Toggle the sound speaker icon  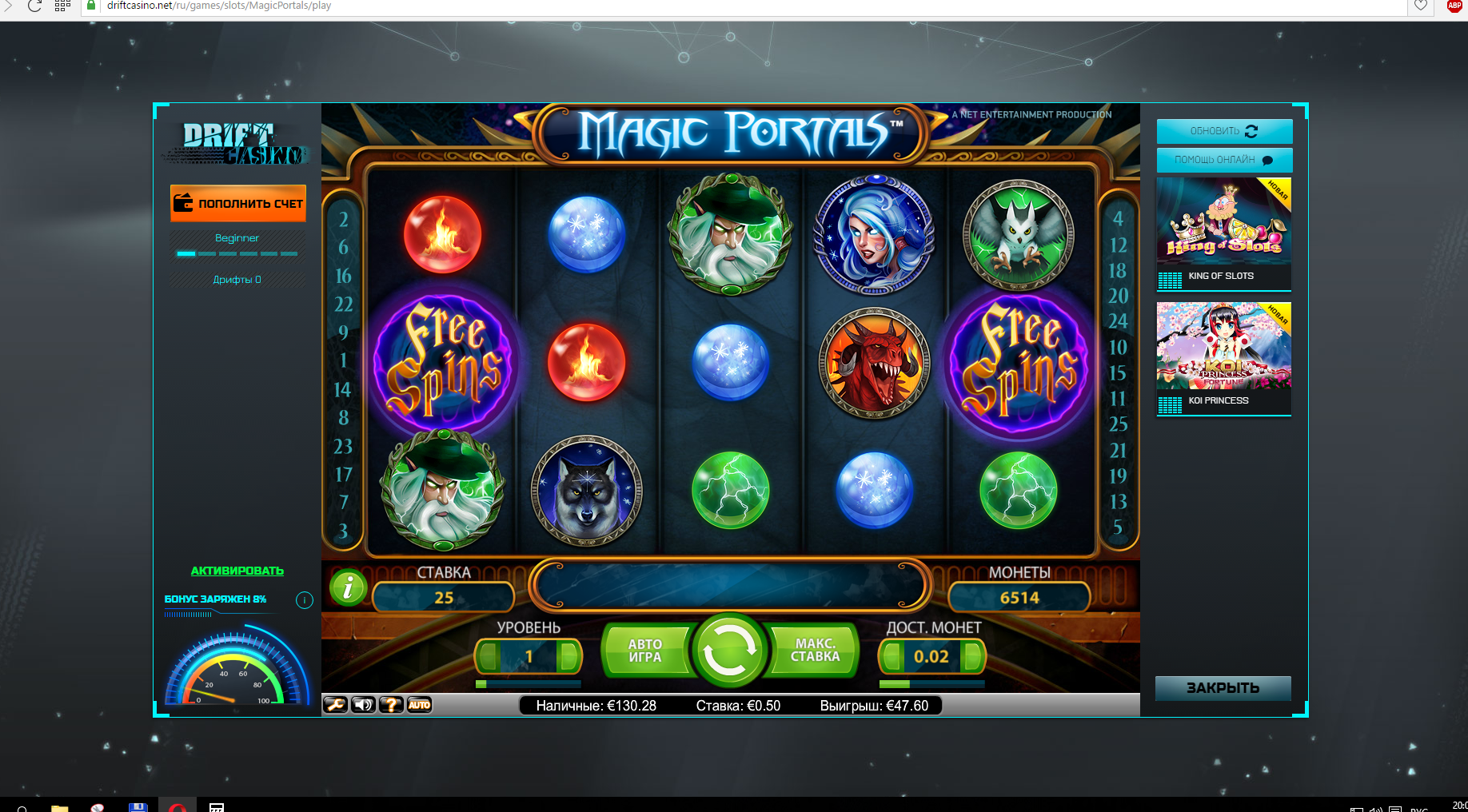coord(363,705)
